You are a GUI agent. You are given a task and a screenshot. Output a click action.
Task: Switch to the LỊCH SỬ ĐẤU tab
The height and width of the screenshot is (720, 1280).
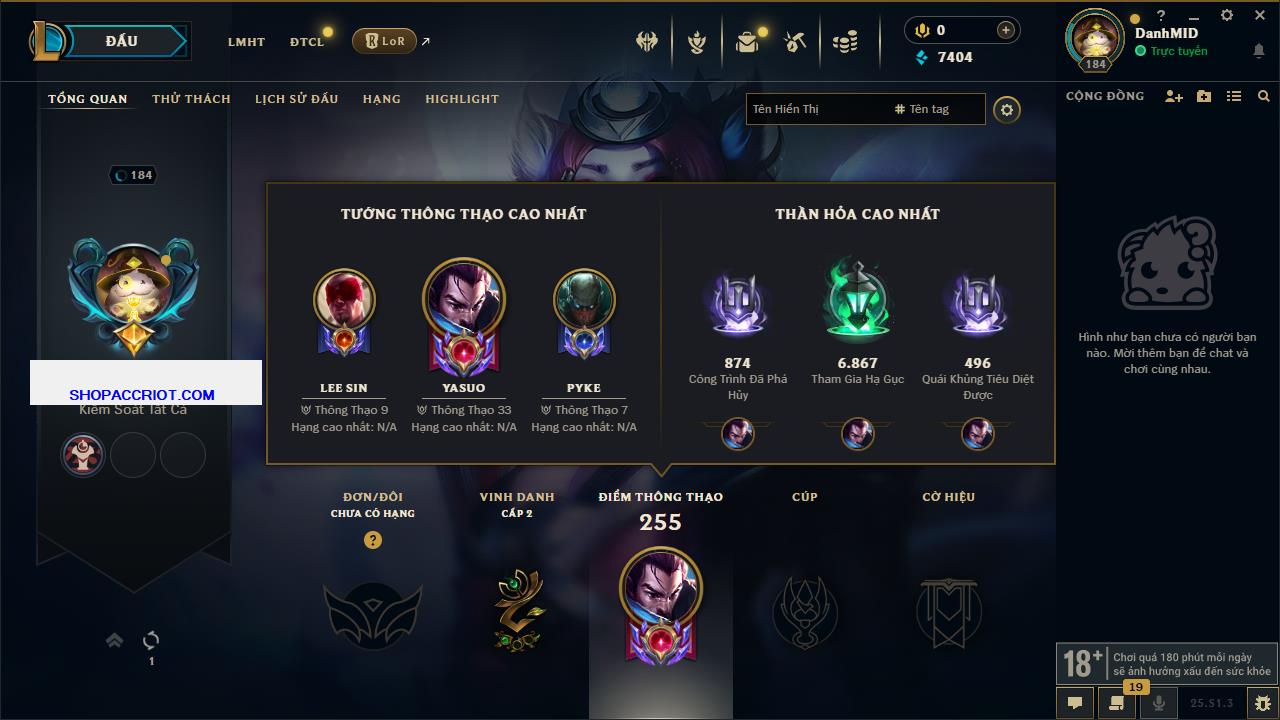[x=296, y=99]
